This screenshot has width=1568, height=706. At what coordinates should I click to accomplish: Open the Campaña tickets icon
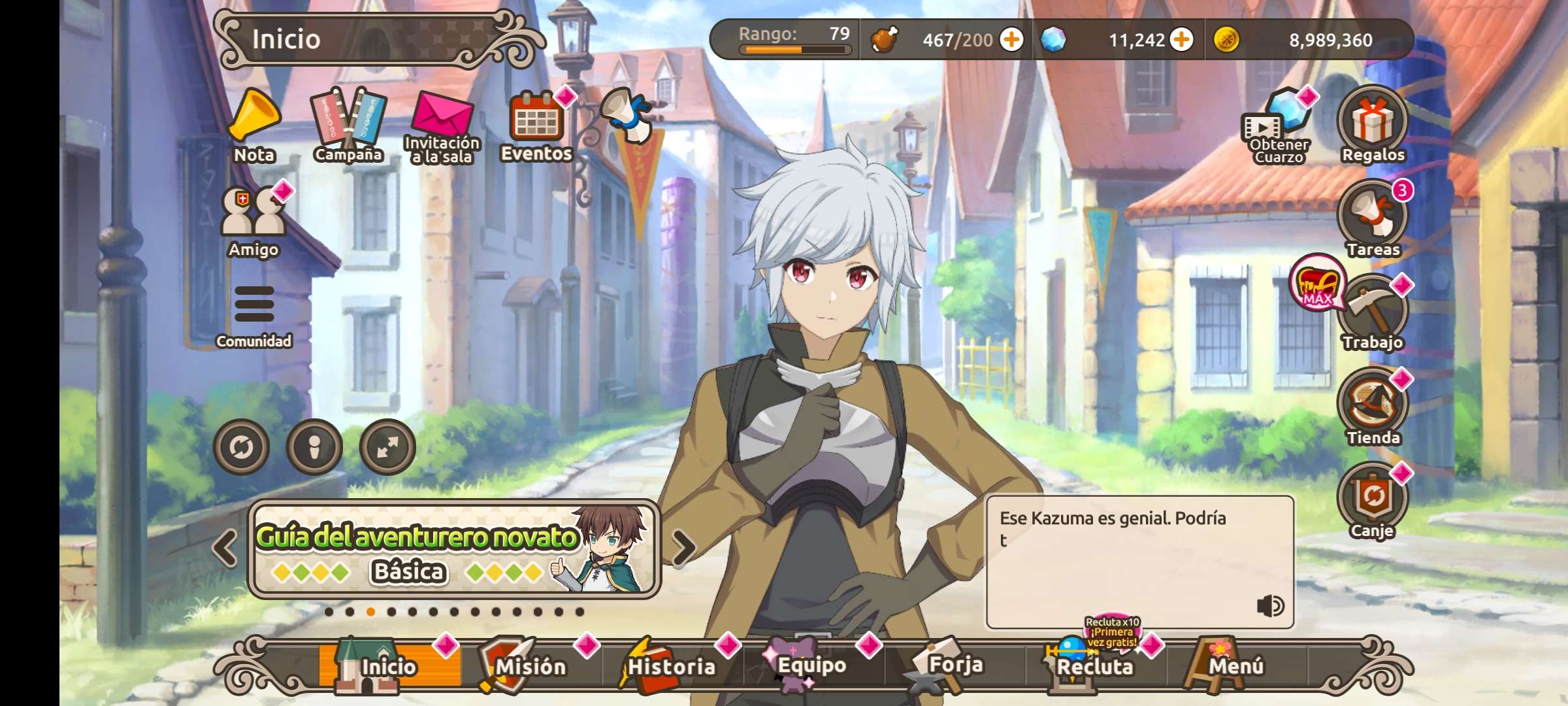(348, 125)
